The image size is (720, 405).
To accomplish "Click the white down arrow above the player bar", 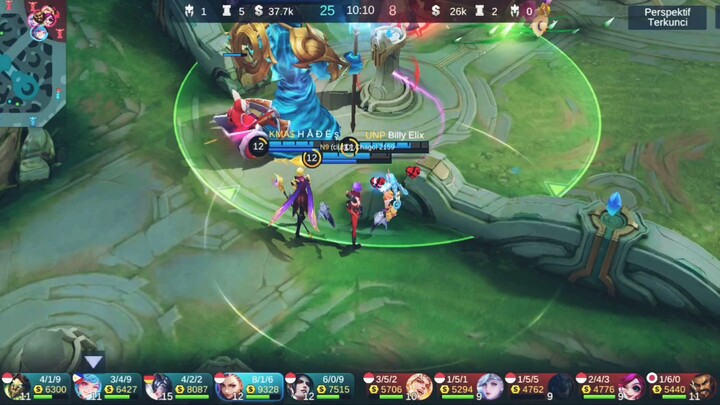I will [x=93, y=361].
